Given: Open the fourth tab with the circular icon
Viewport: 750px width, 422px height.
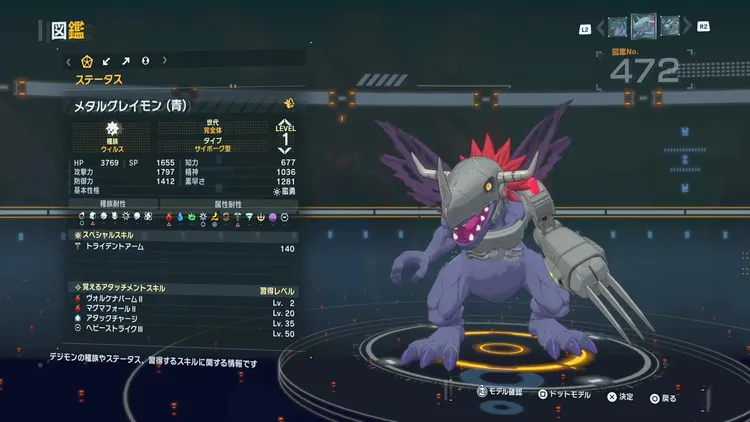Looking at the screenshot, I should [x=145, y=61].
